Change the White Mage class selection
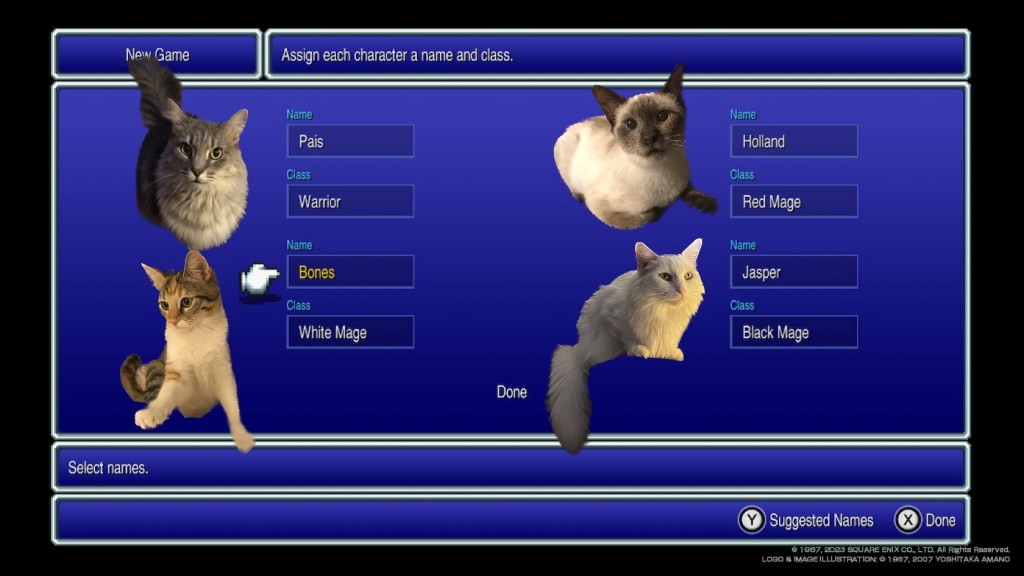The image size is (1024, 576). tap(350, 332)
